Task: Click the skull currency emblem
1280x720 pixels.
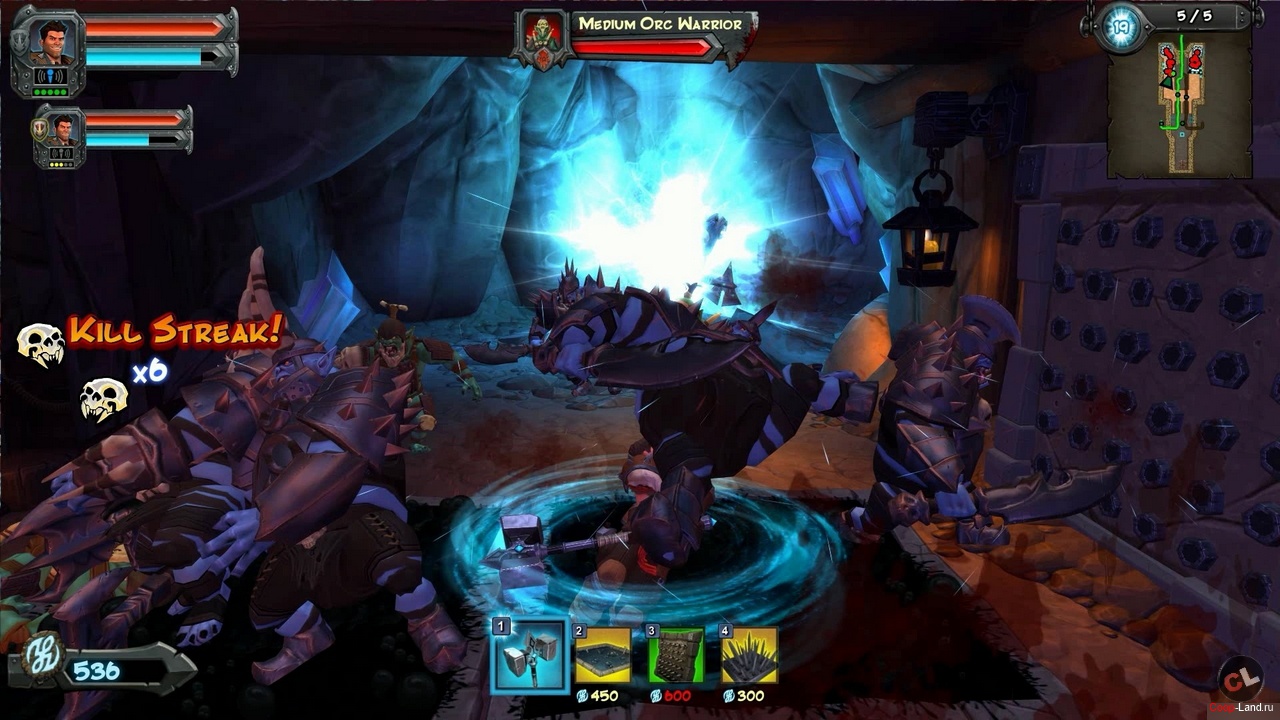Action: coord(40,671)
